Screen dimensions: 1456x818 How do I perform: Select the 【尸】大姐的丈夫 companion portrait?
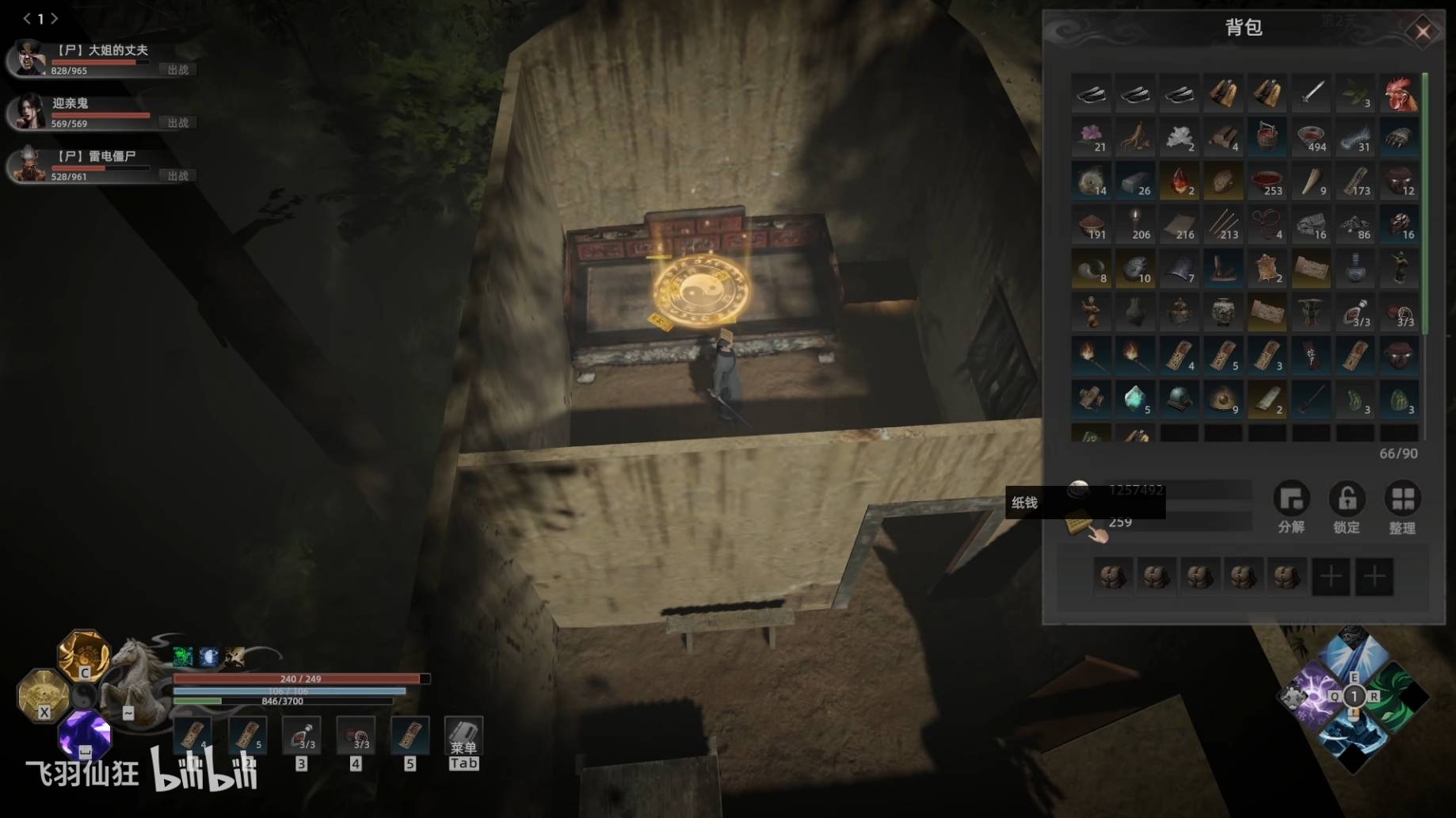(29, 59)
